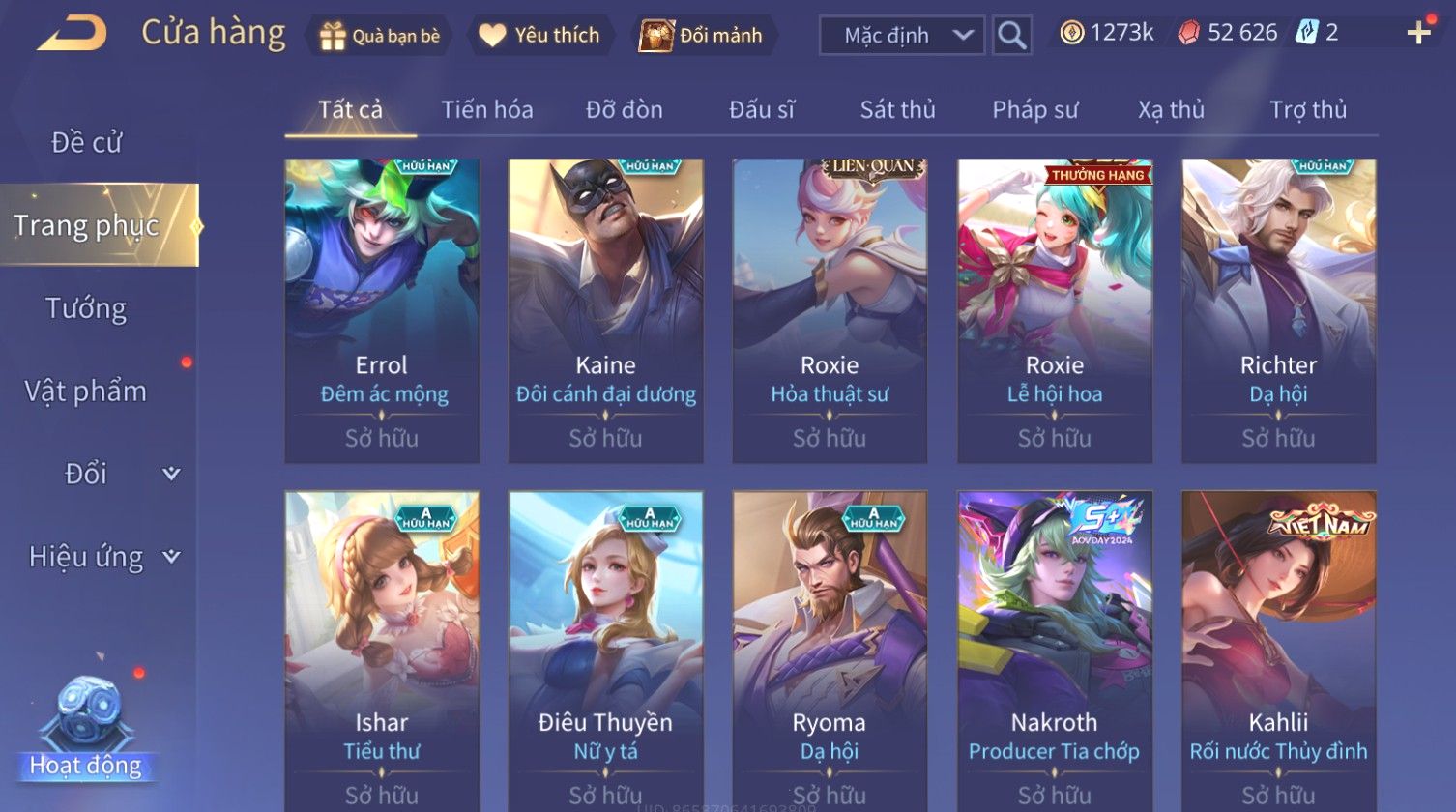
Task: Switch to the Tiến hóa tab
Action: pos(487,110)
